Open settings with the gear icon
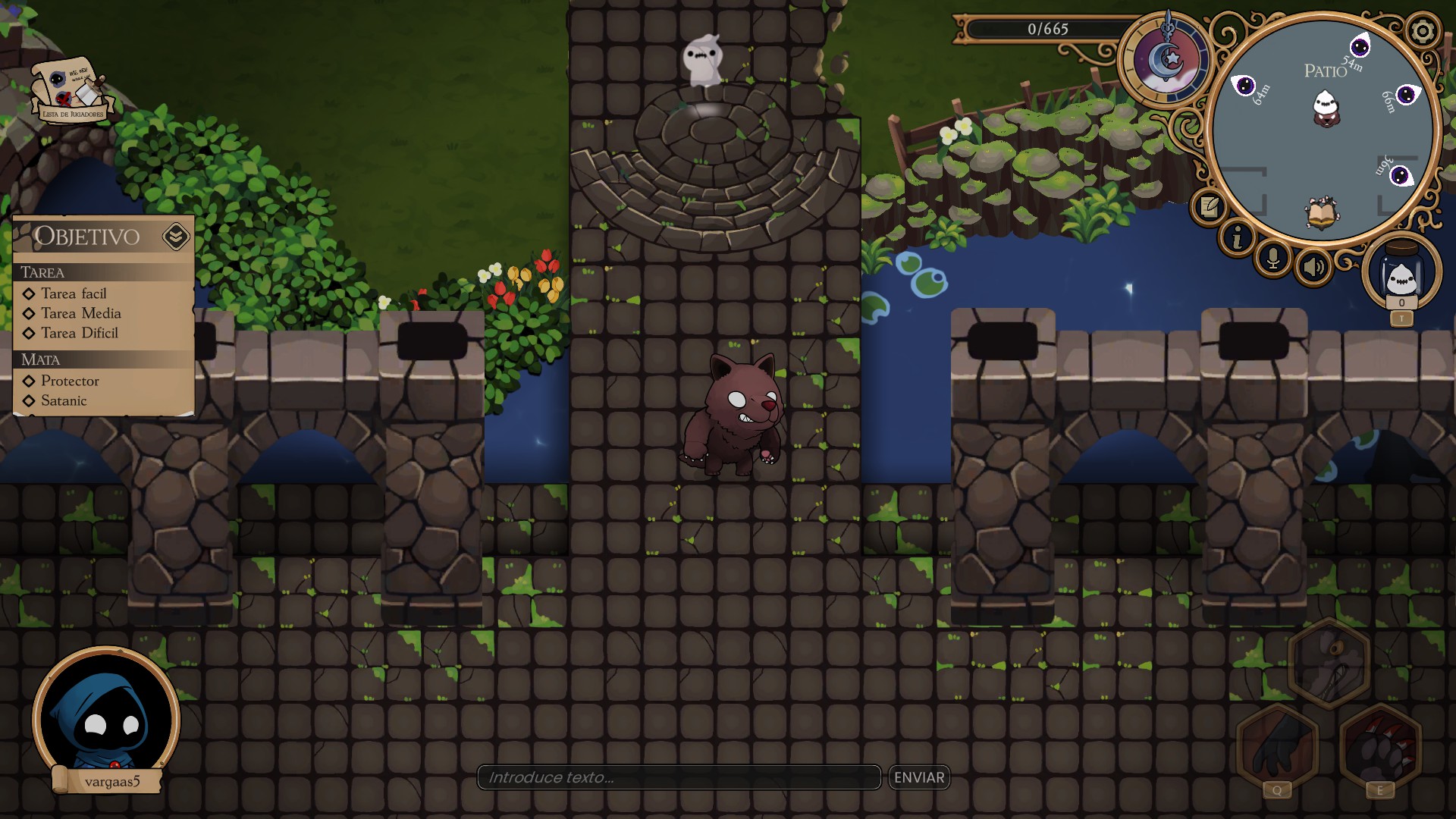 tap(1422, 32)
